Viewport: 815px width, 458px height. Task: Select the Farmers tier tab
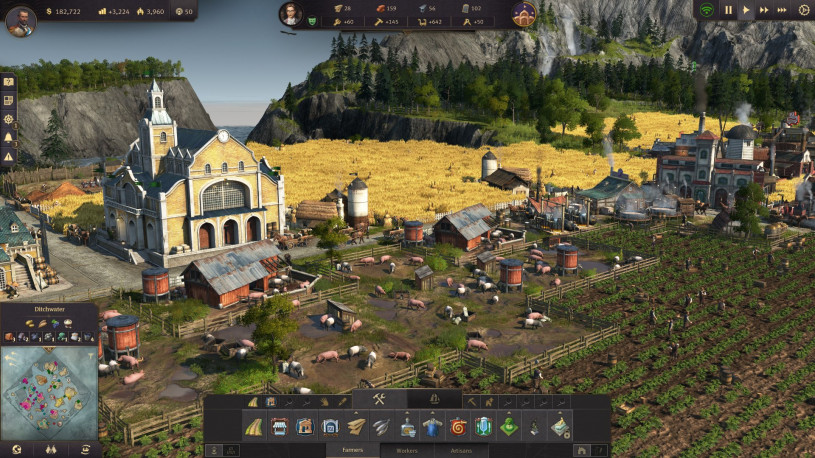(353, 450)
